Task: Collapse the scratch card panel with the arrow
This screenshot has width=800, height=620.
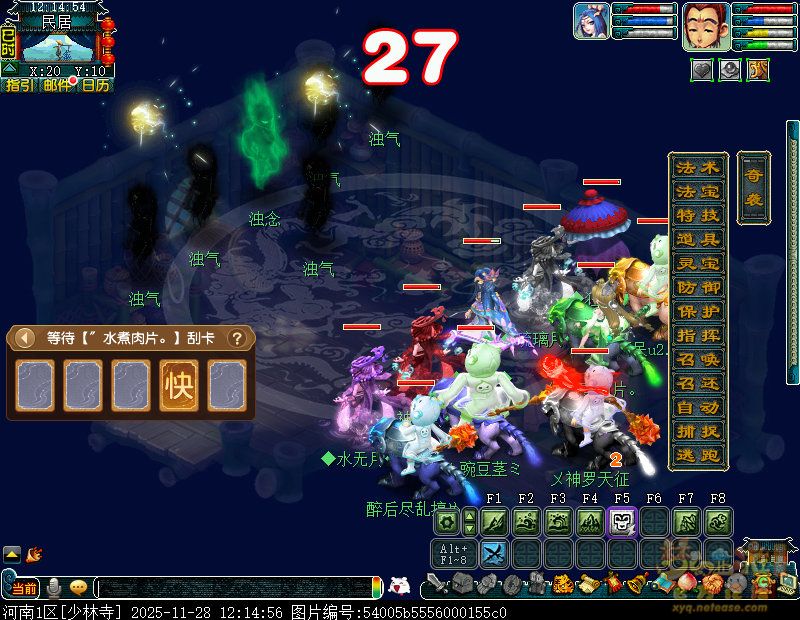Action: pos(21,338)
